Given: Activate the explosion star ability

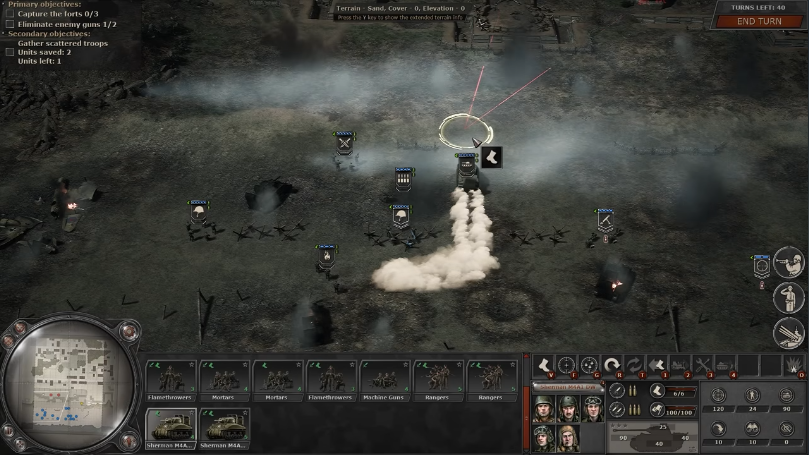Looking at the screenshot, I should 794,365.
